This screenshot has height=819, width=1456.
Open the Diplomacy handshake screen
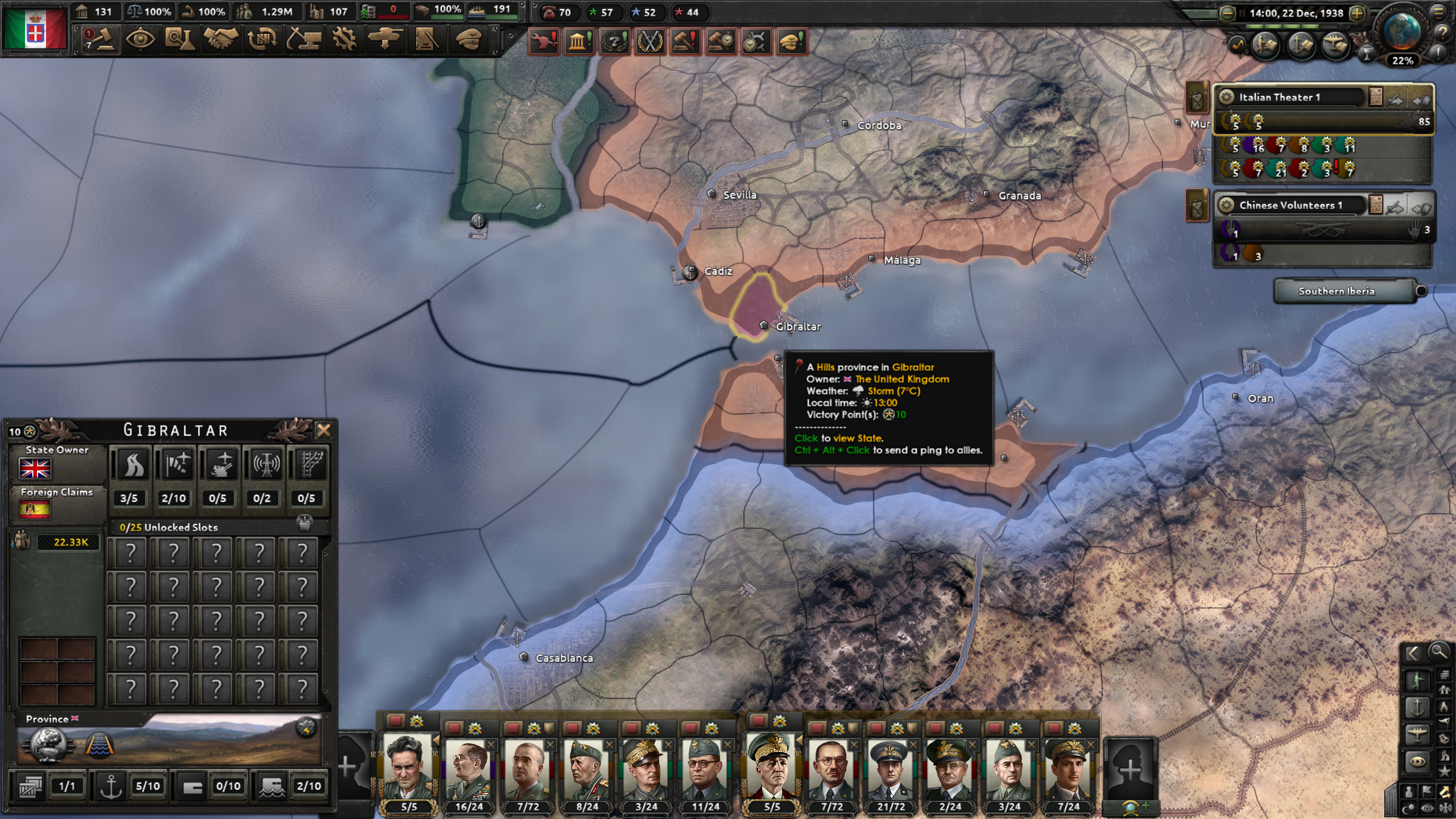click(x=221, y=40)
